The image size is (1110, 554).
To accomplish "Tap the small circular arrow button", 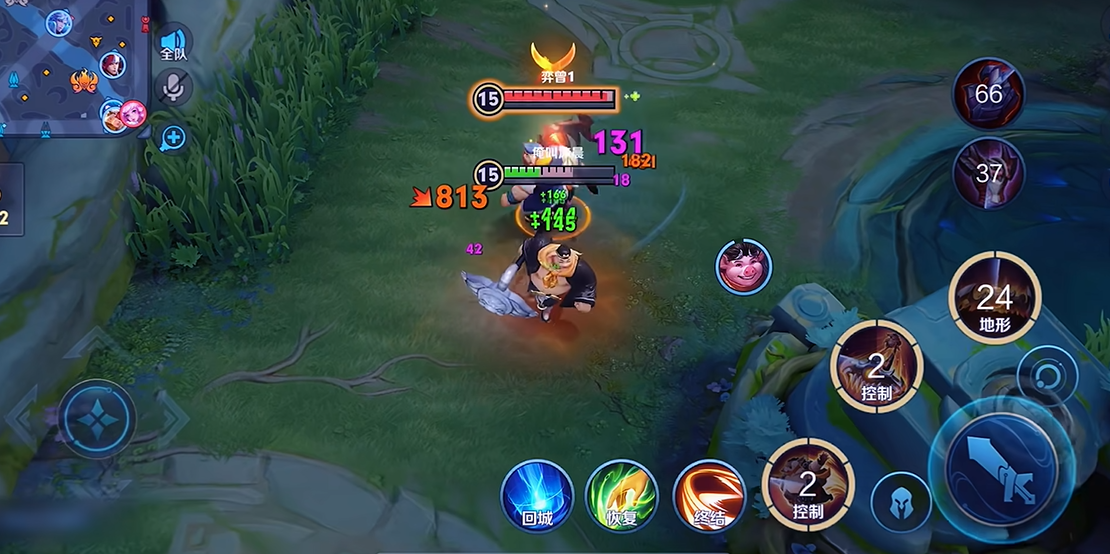I will coord(1047,376).
